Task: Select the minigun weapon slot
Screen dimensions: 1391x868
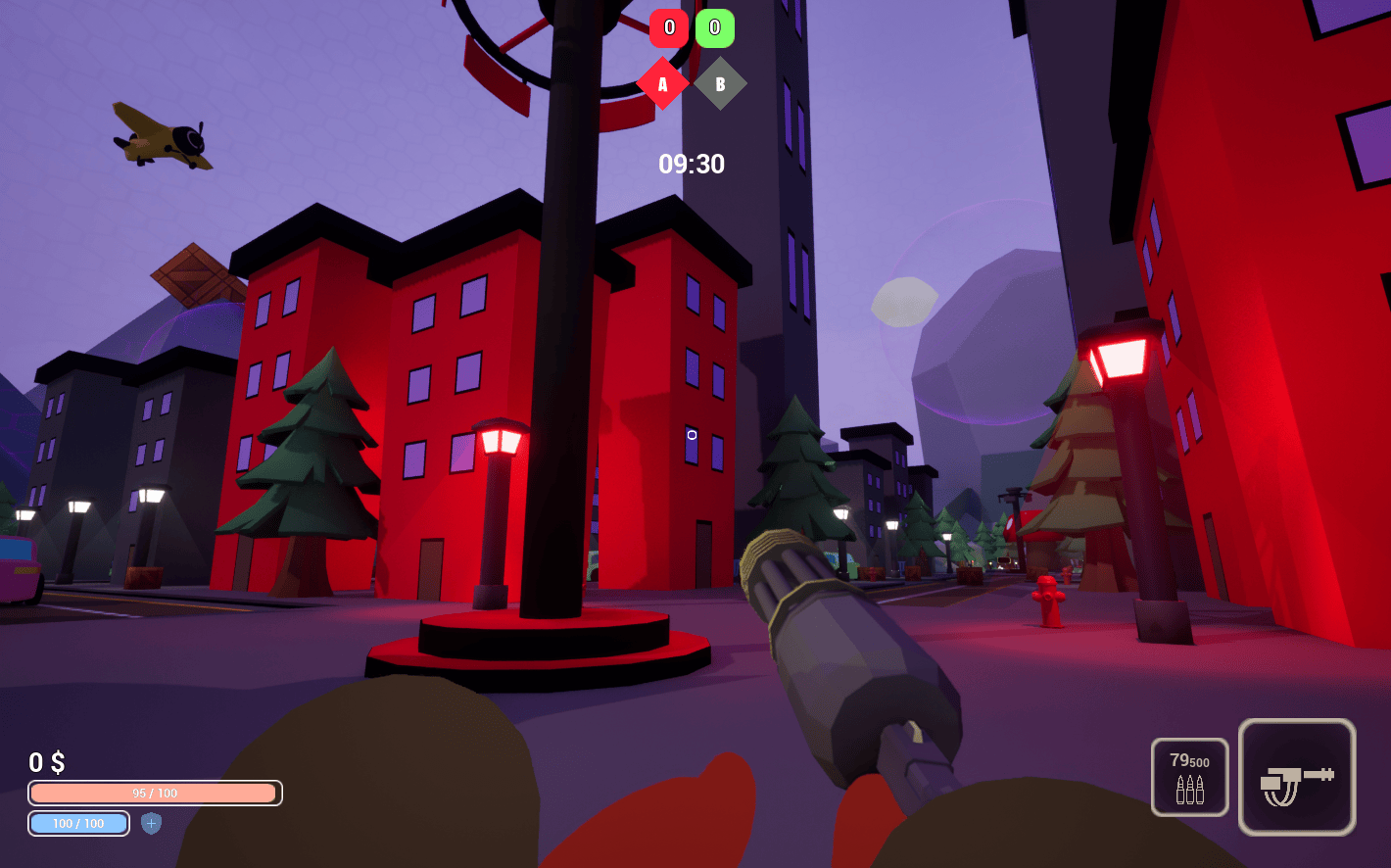Action: pyautogui.click(x=1296, y=777)
